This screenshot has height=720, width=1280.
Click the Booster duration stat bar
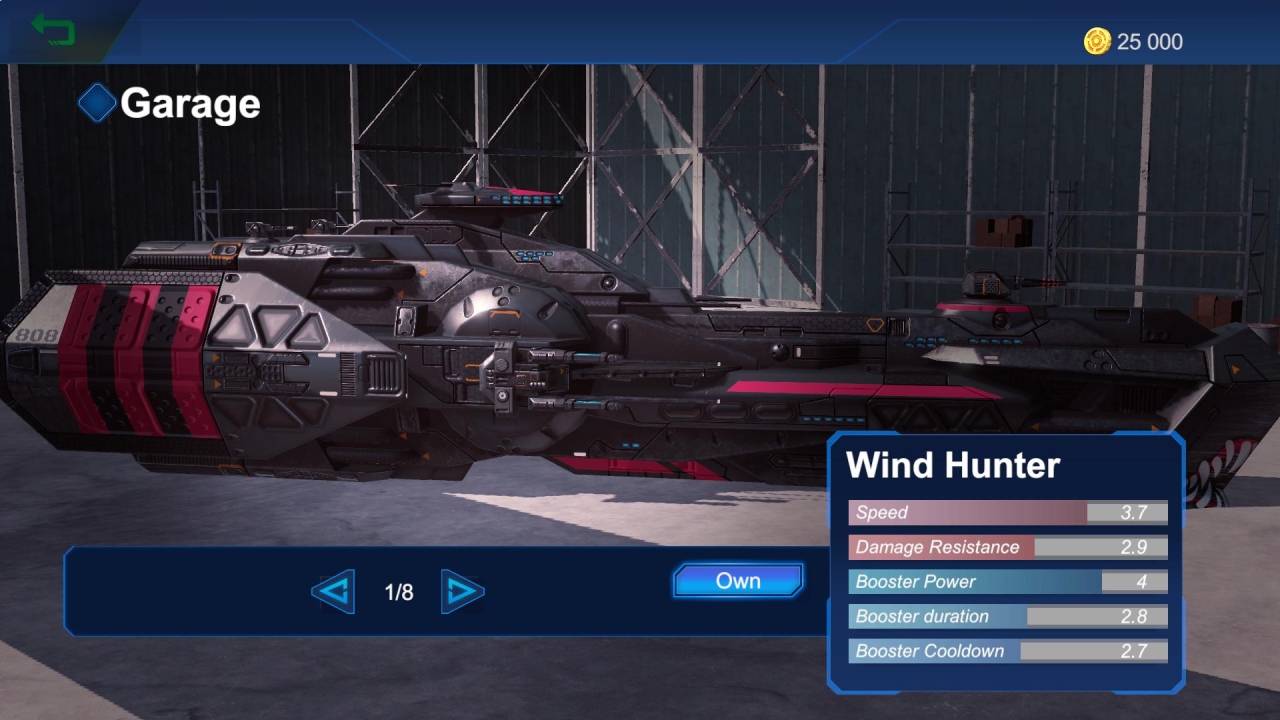[1007, 616]
